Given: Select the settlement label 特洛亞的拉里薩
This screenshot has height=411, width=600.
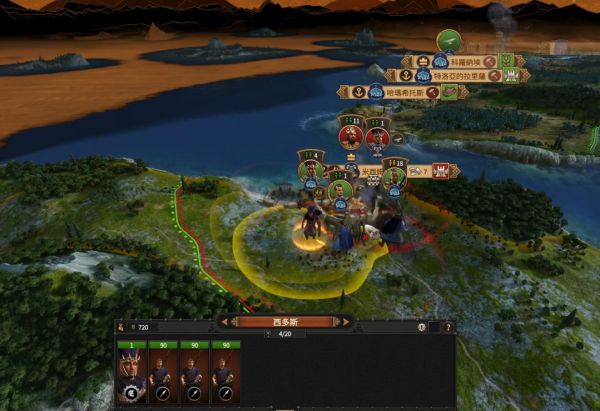Looking at the screenshot, I should 455,75.
